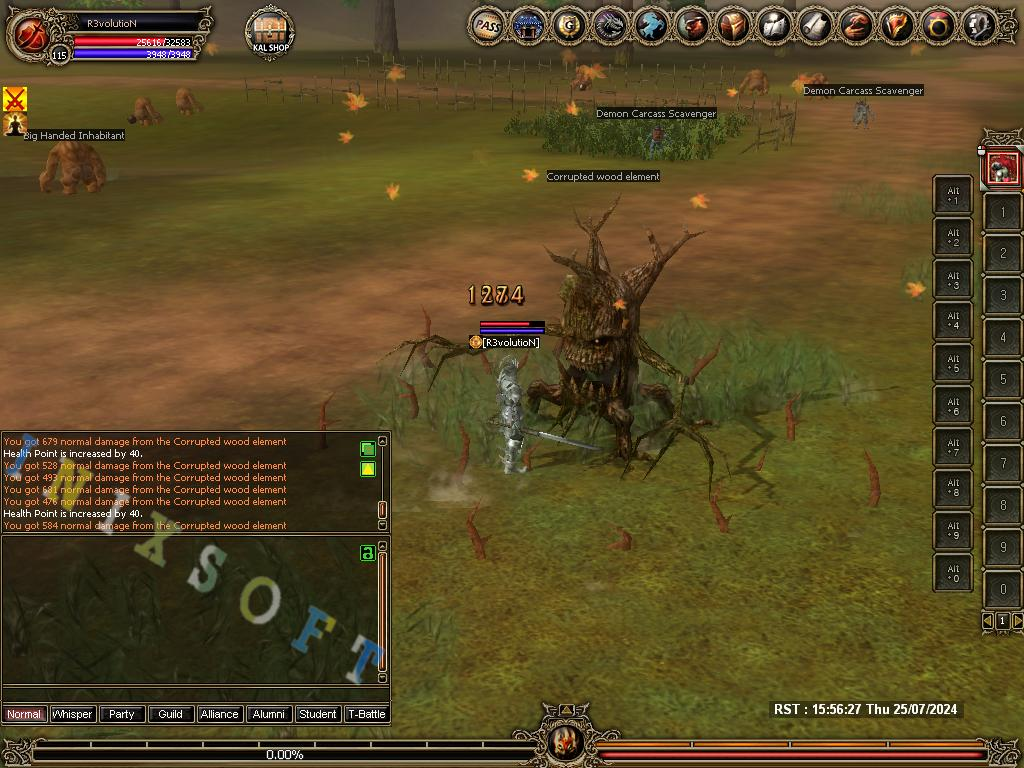Screen dimensions: 1024x768
Task: Open the gold G shield icon
Action: point(569,26)
